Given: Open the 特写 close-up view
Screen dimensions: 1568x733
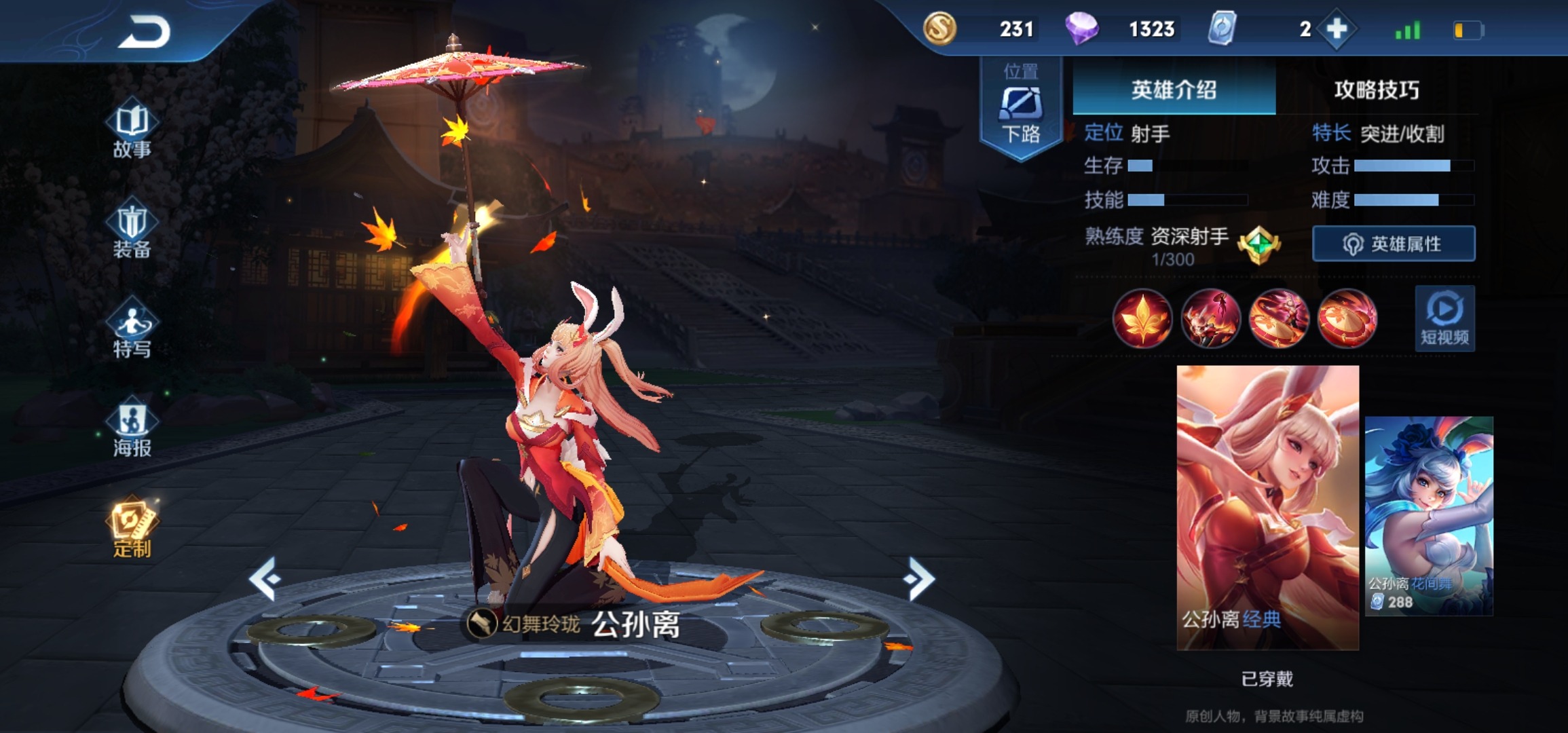Looking at the screenshot, I should pyautogui.click(x=132, y=330).
